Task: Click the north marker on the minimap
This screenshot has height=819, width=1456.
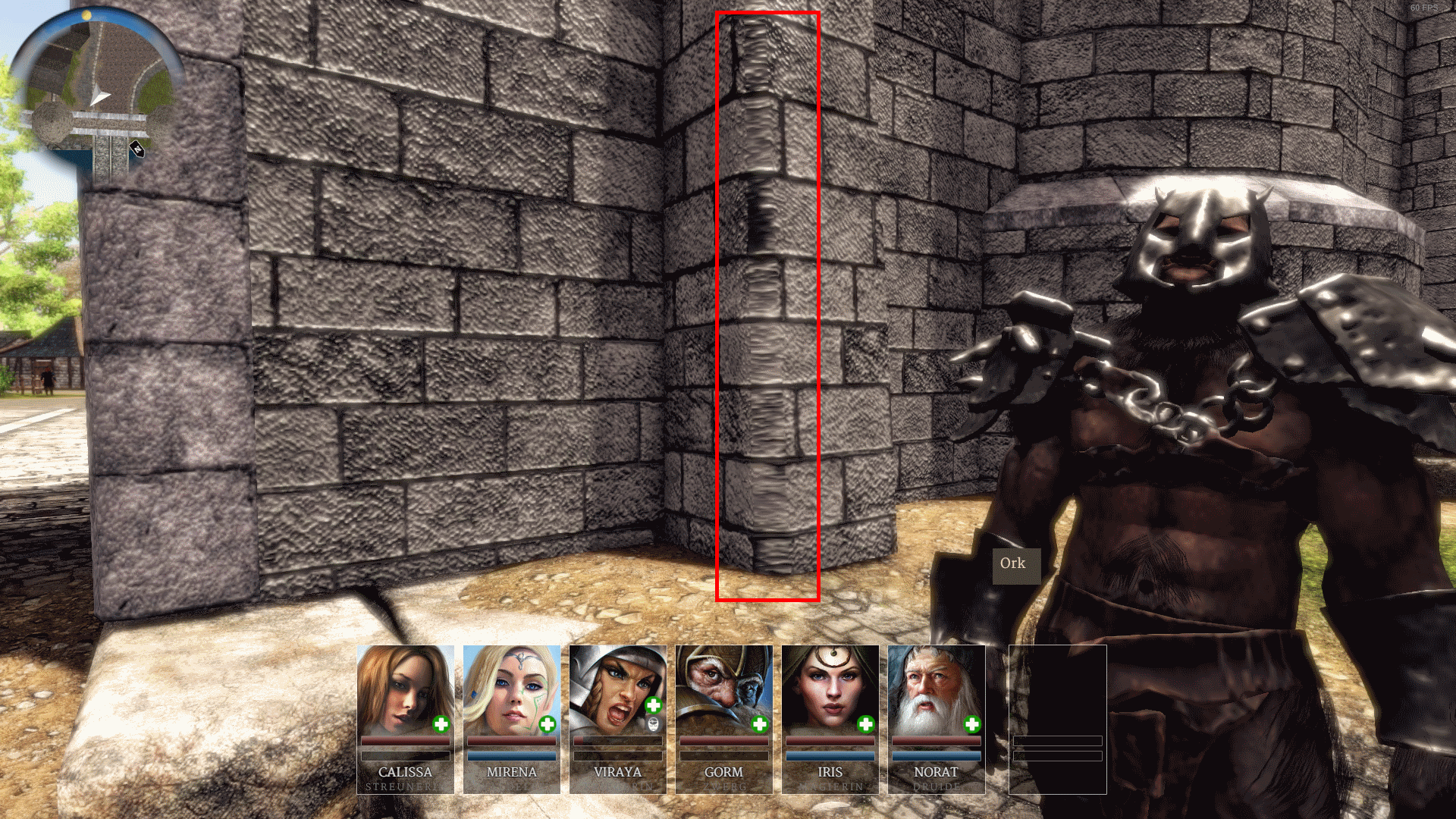Action: click(x=137, y=149)
